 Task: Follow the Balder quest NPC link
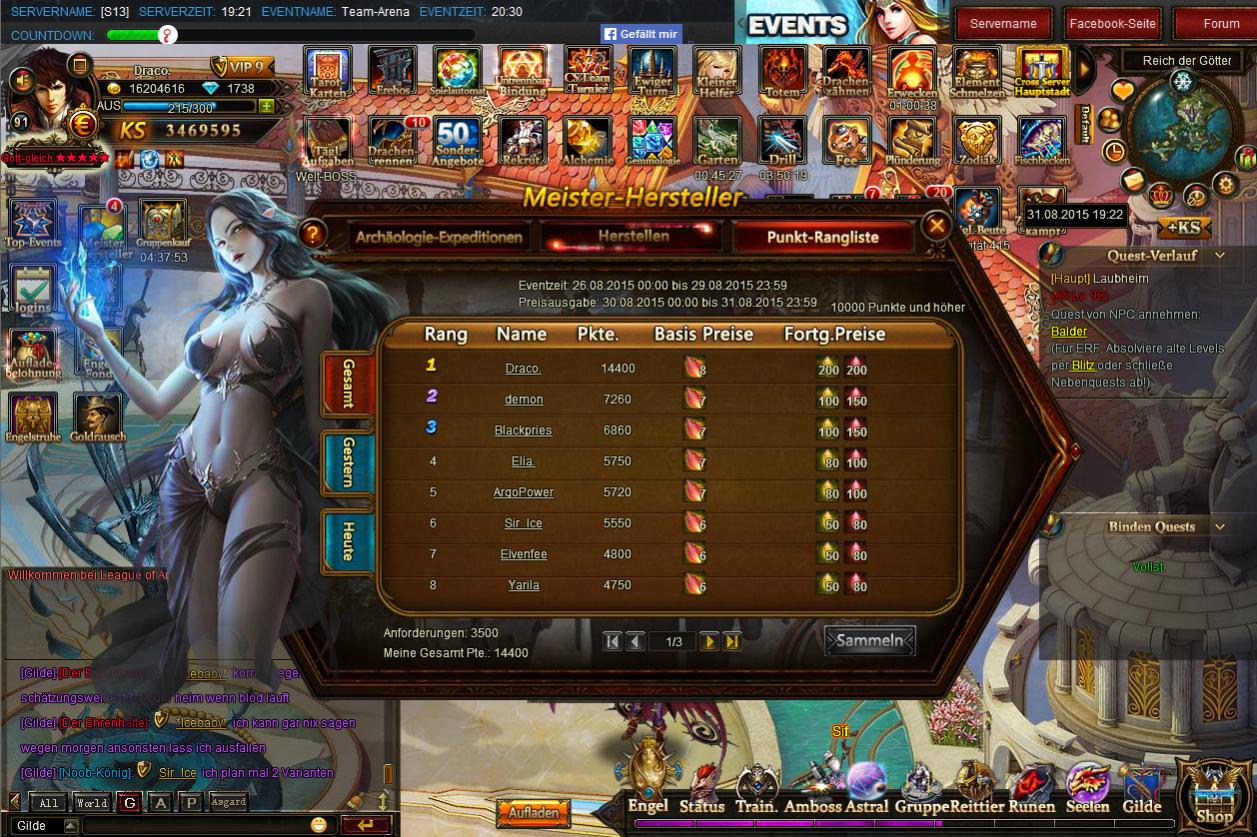click(x=1068, y=331)
